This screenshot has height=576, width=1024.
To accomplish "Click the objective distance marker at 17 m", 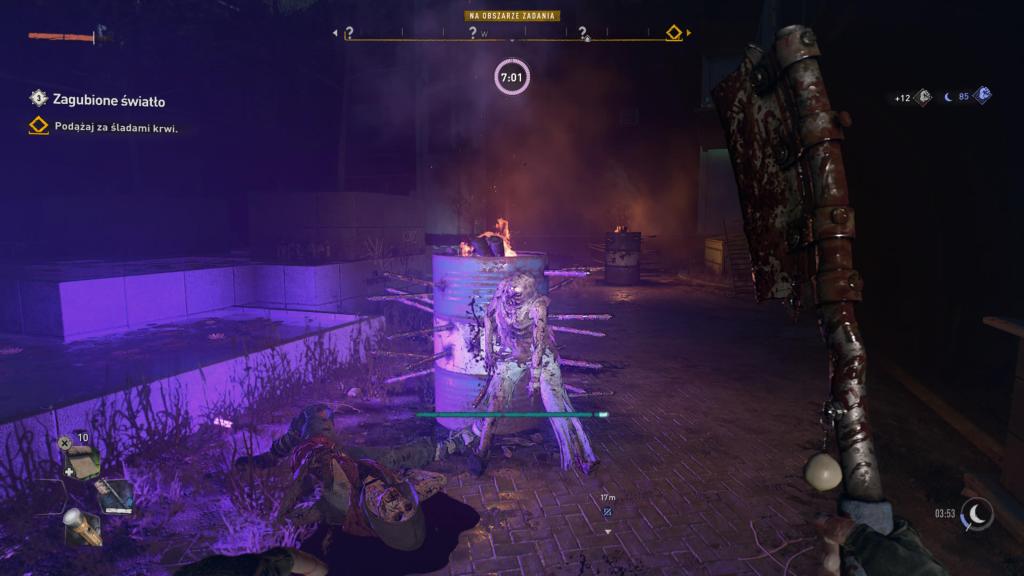I will [x=608, y=512].
